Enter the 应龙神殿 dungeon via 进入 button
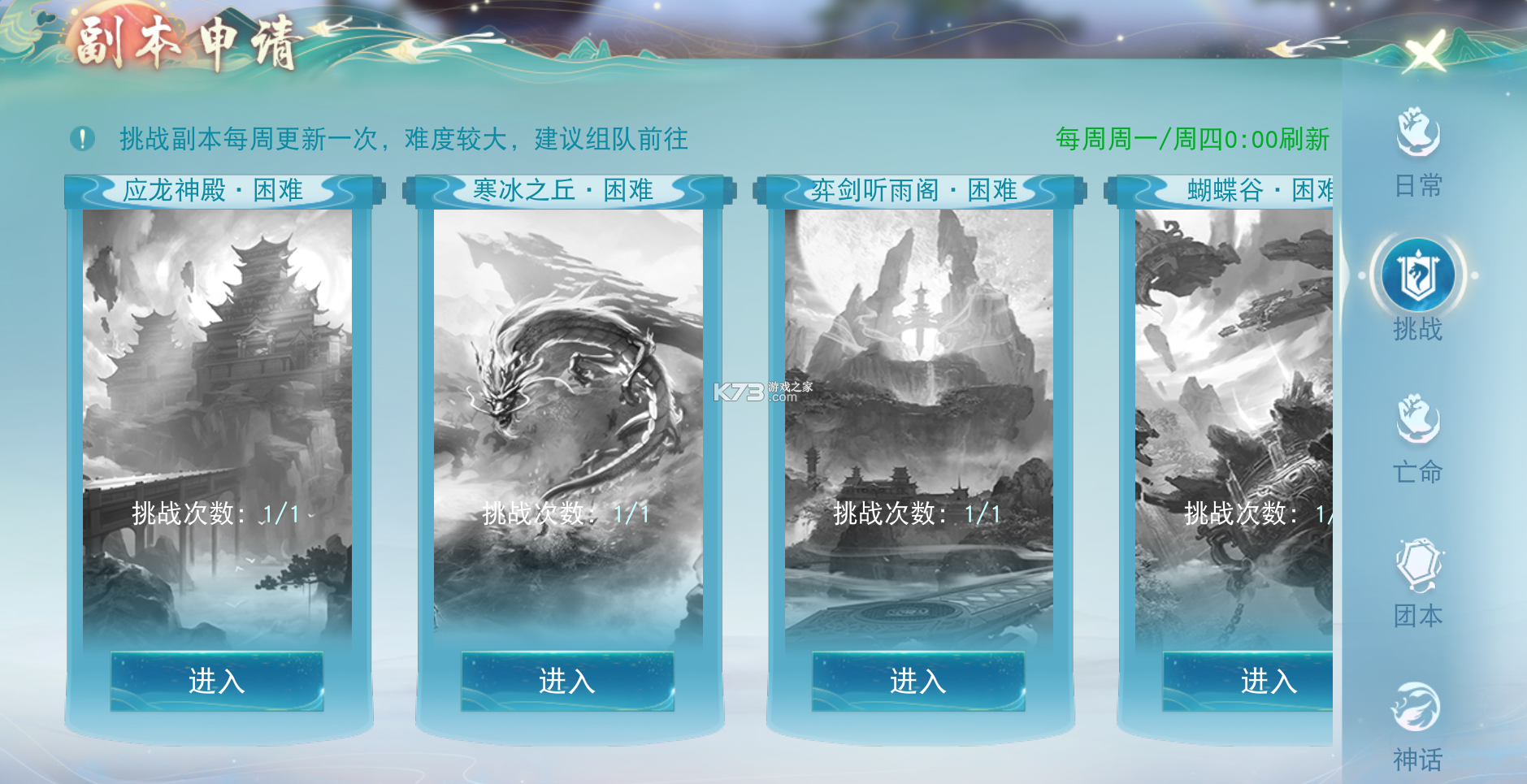The image size is (1527, 784). (215, 682)
